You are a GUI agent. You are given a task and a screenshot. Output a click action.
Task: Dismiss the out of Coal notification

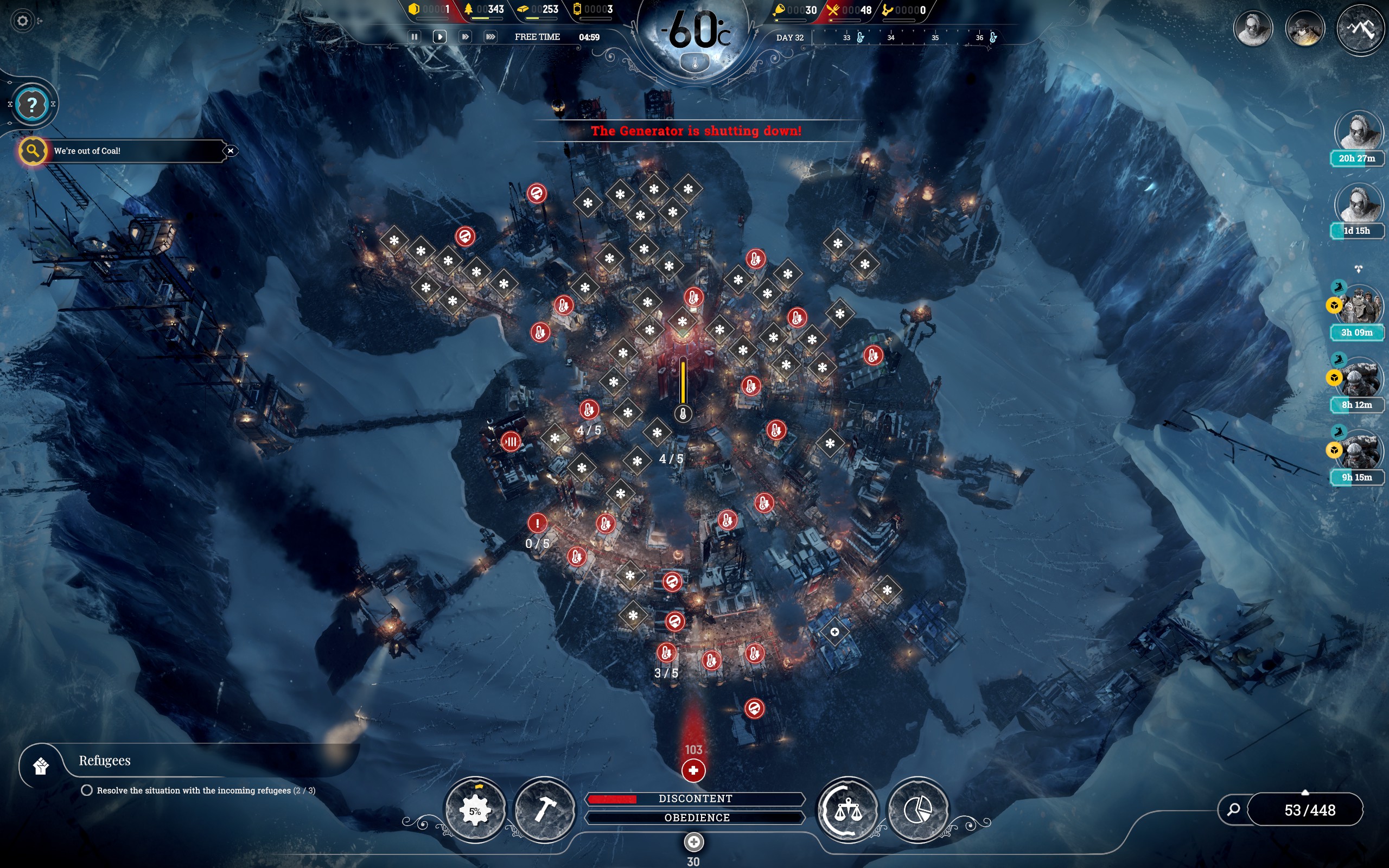pyautogui.click(x=231, y=151)
